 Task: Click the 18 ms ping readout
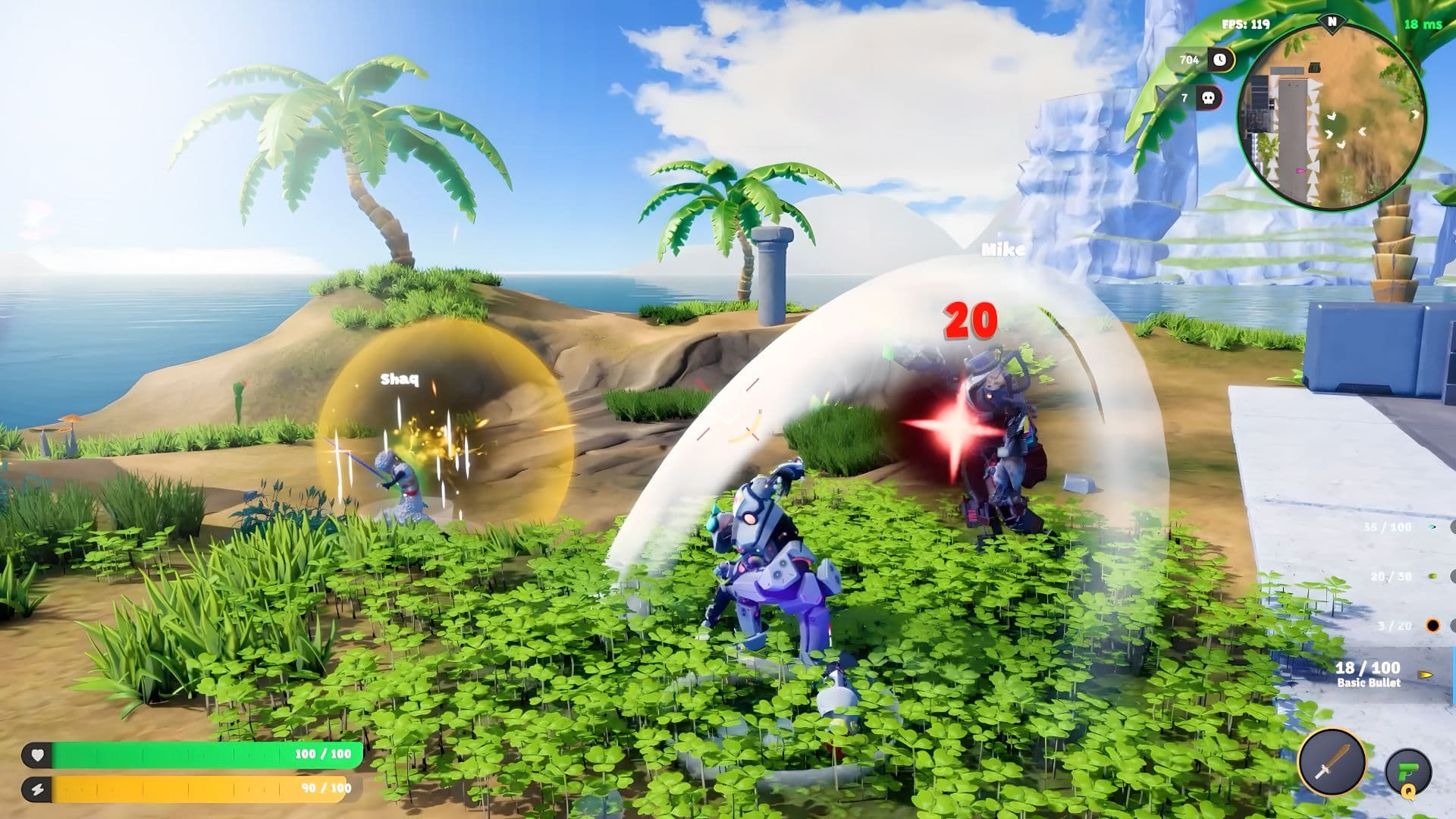point(1423,25)
